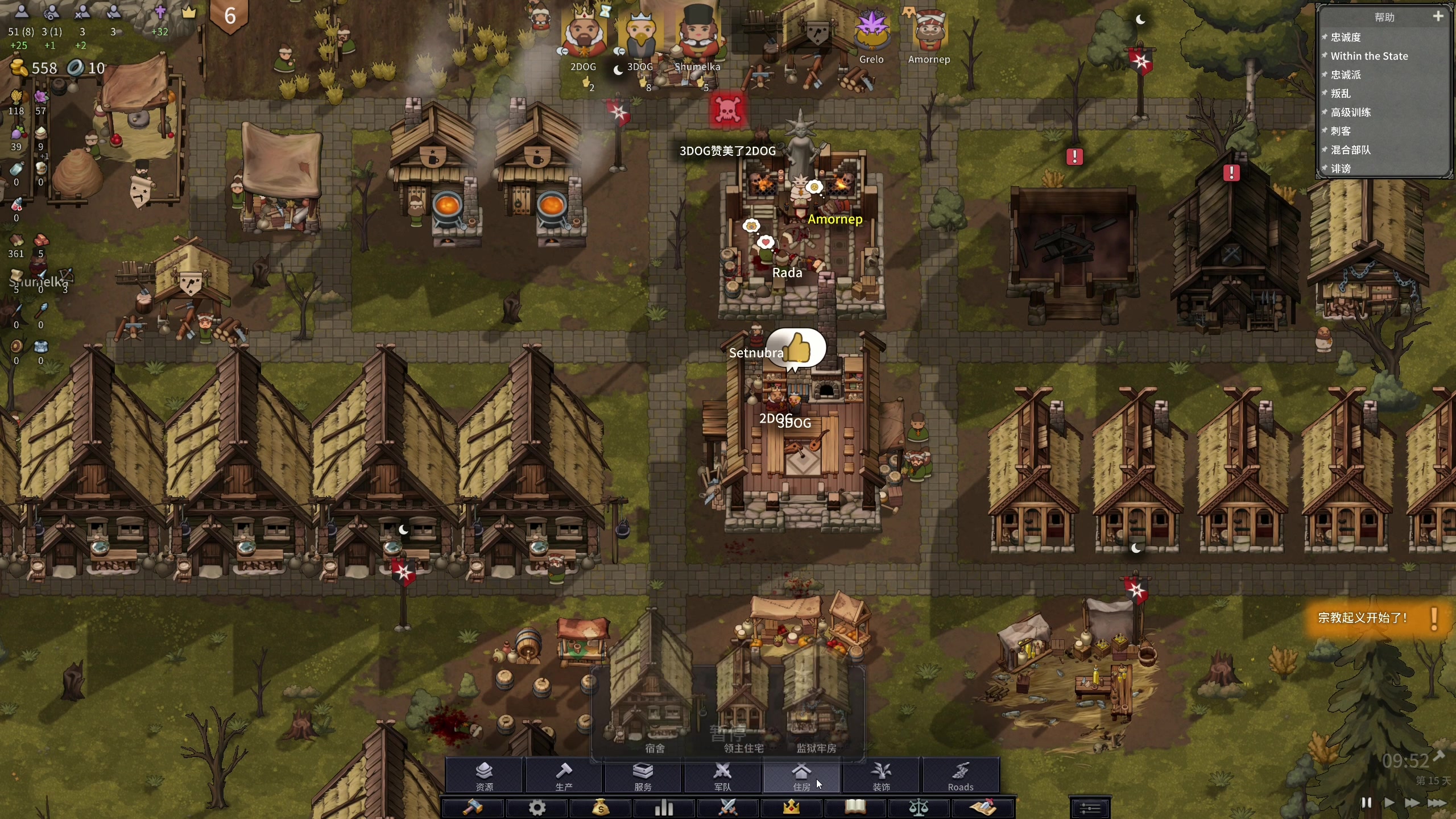Switch to the 生产 (Production) build category

pyautogui.click(x=564, y=776)
